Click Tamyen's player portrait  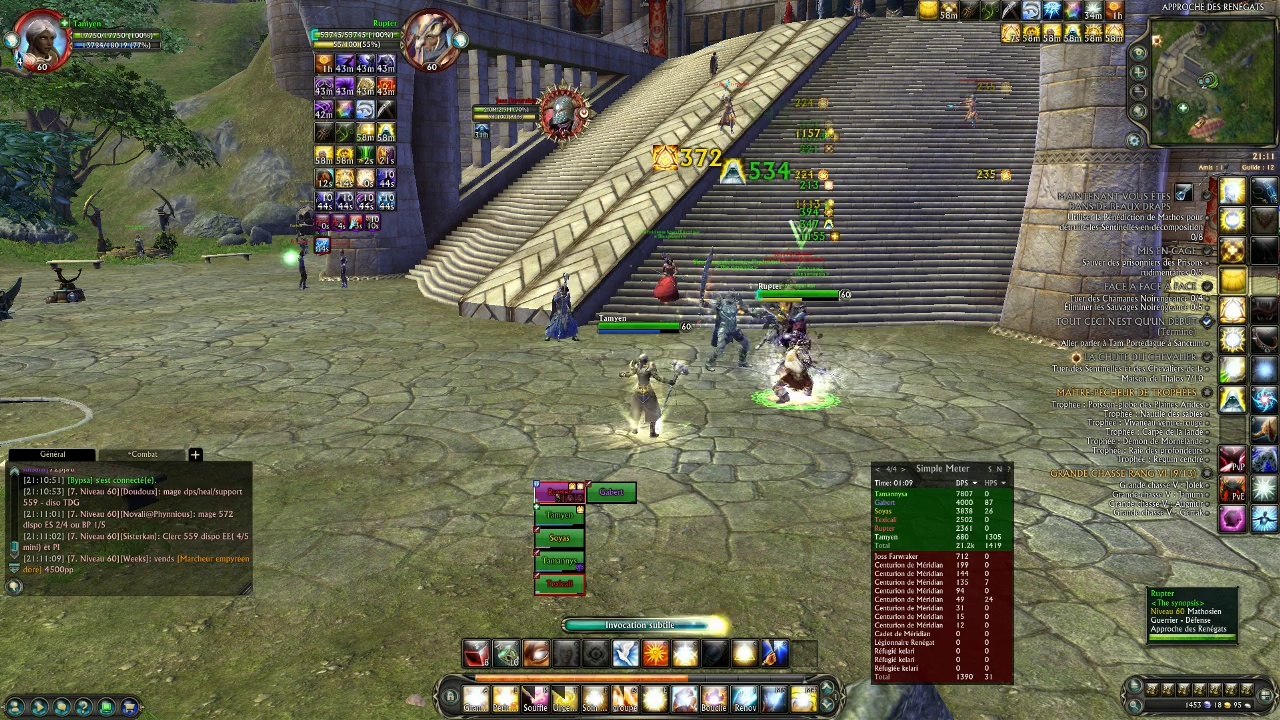(40, 40)
